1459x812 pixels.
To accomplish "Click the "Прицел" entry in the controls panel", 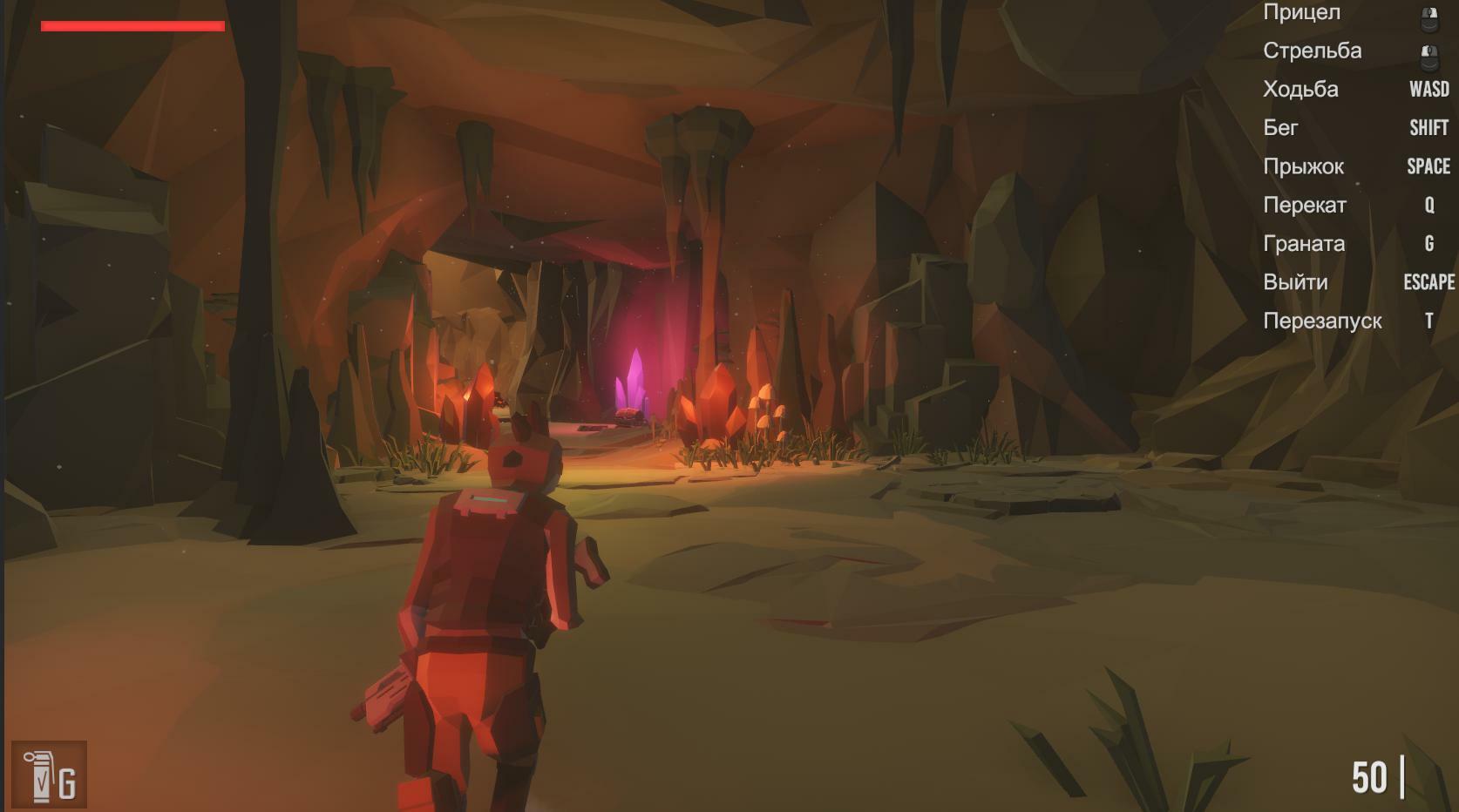I will [x=1301, y=12].
